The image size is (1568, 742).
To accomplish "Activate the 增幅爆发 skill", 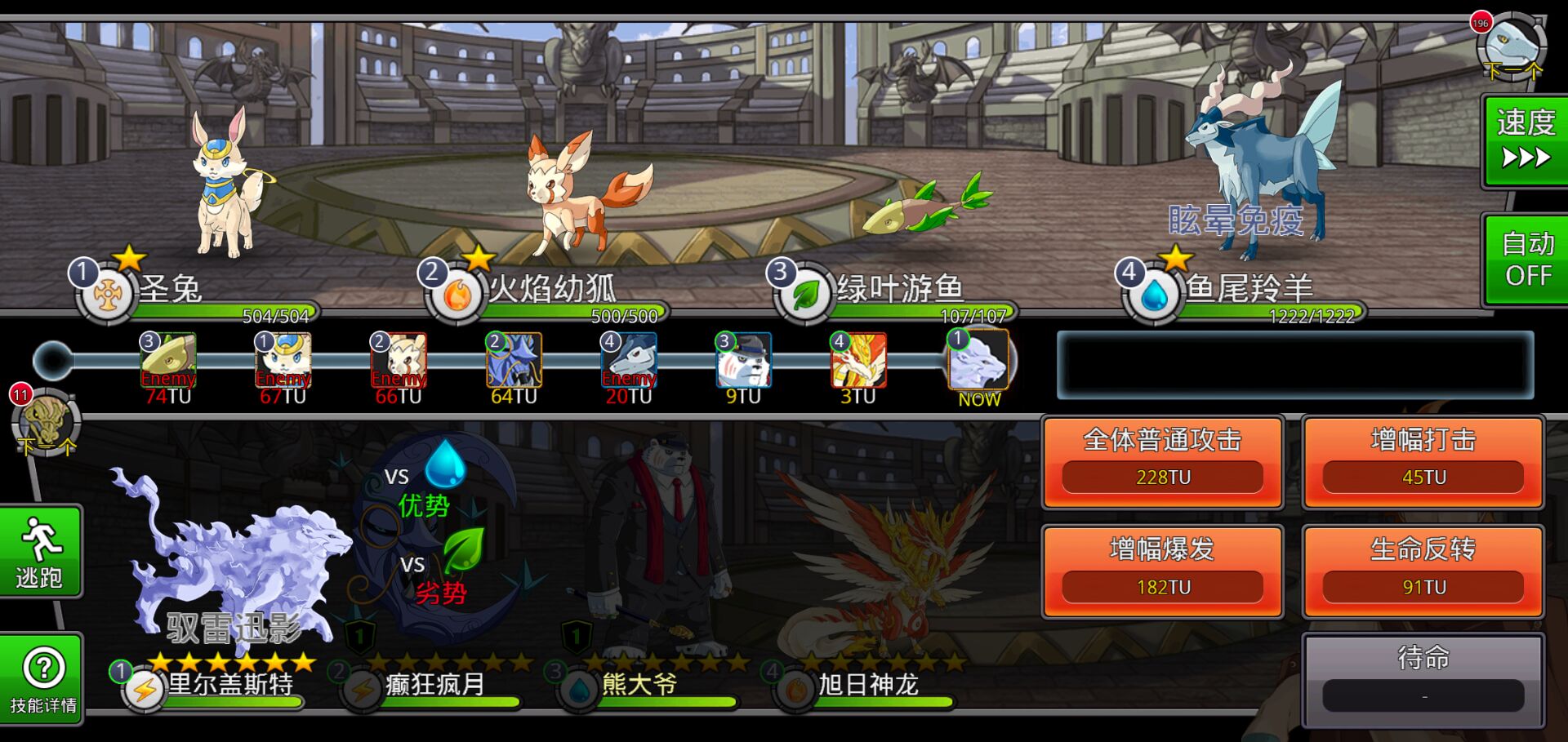I will tap(1163, 571).
